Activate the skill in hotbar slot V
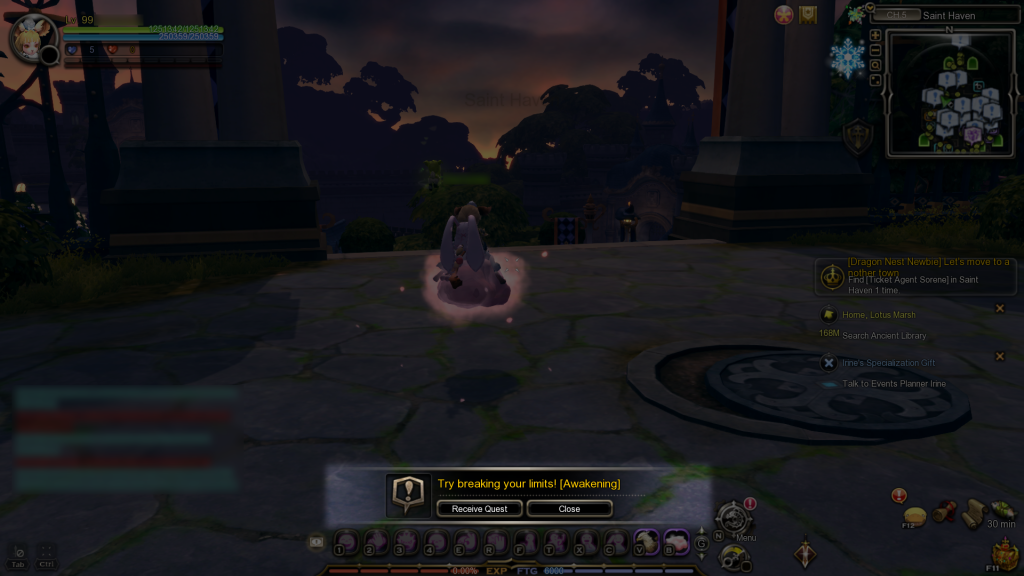 coord(646,540)
